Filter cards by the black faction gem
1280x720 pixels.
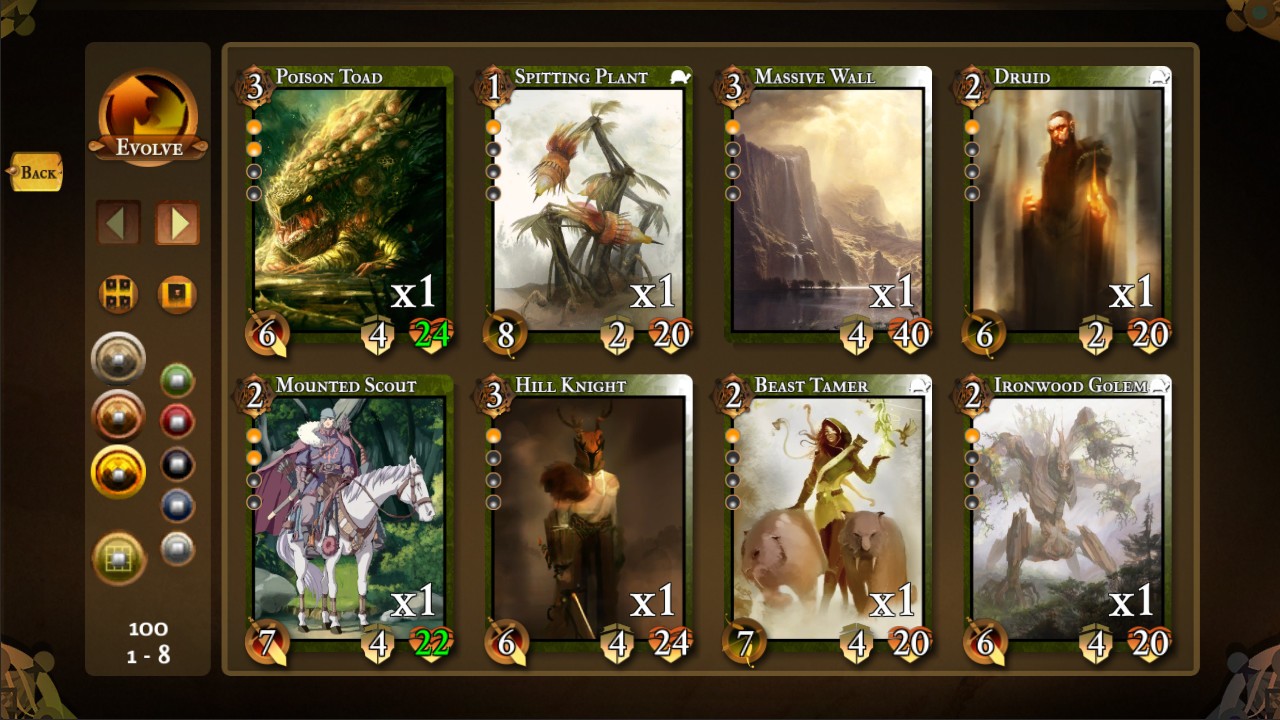click(177, 464)
